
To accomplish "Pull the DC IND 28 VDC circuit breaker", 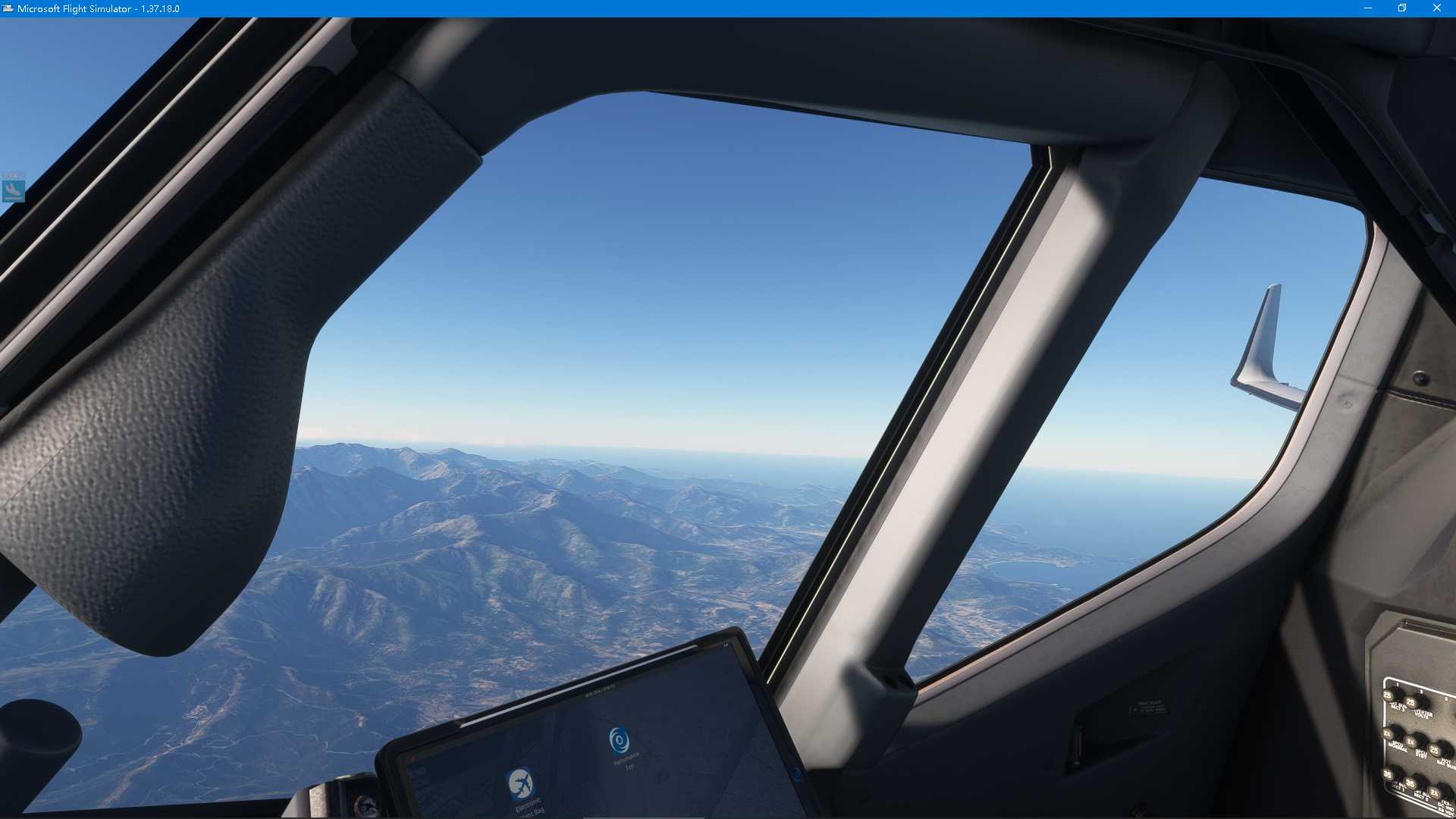I will pos(1436,793).
